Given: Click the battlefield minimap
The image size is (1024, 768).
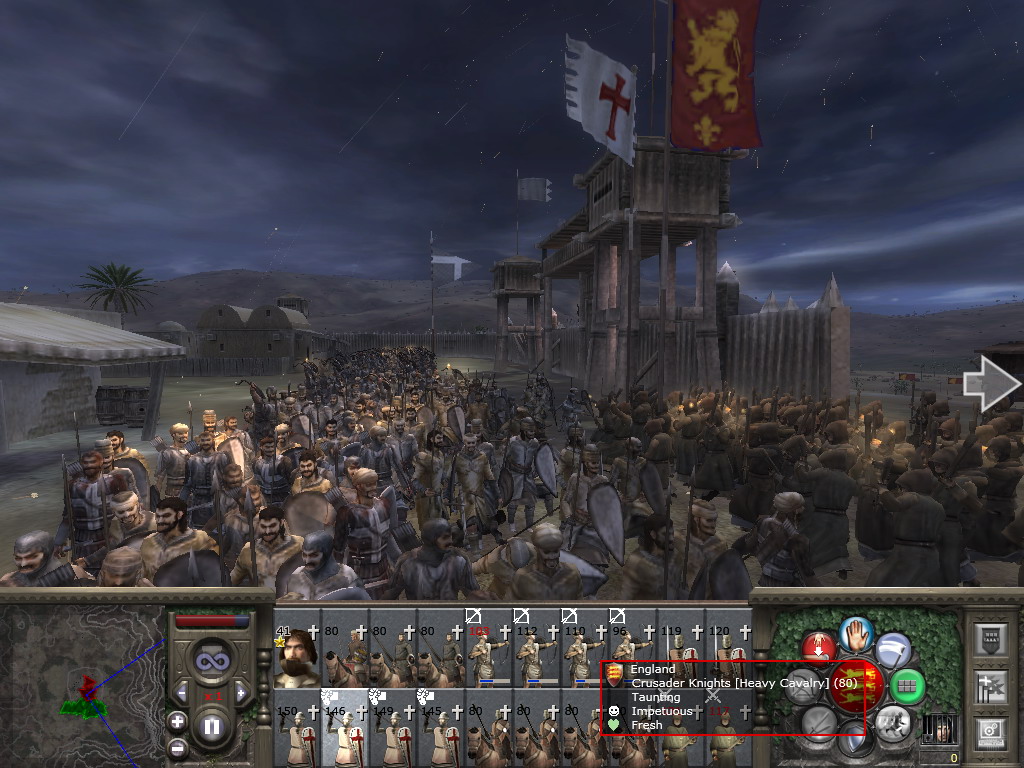Looking at the screenshot, I should (82, 687).
